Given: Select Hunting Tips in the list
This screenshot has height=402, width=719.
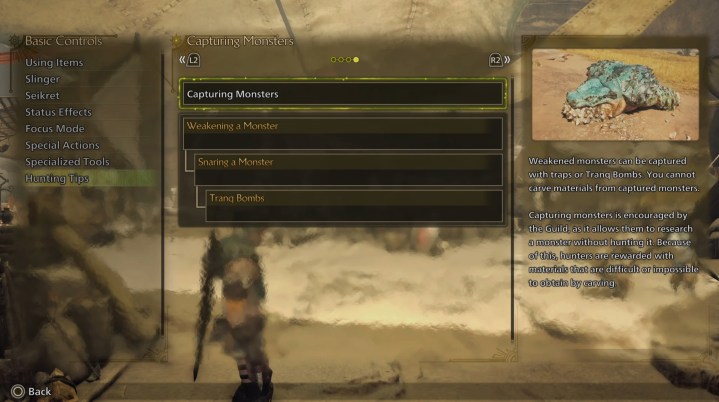Looking at the screenshot, I should (57, 179).
